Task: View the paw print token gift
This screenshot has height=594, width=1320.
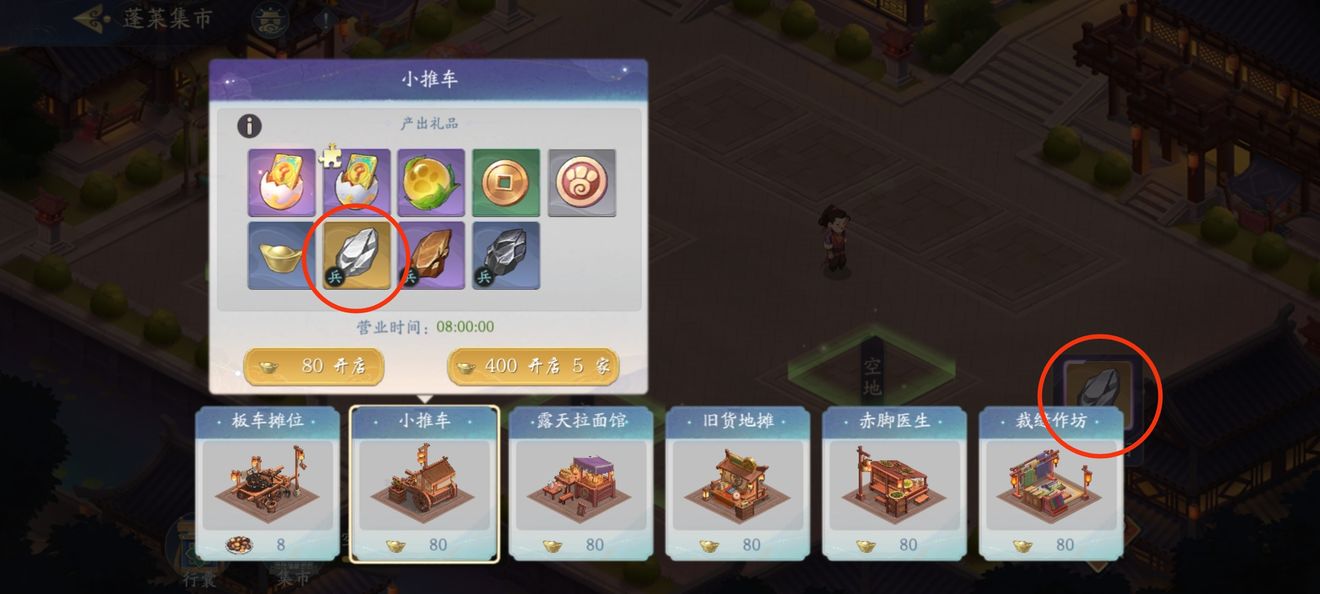Action: tap(581, 183)
